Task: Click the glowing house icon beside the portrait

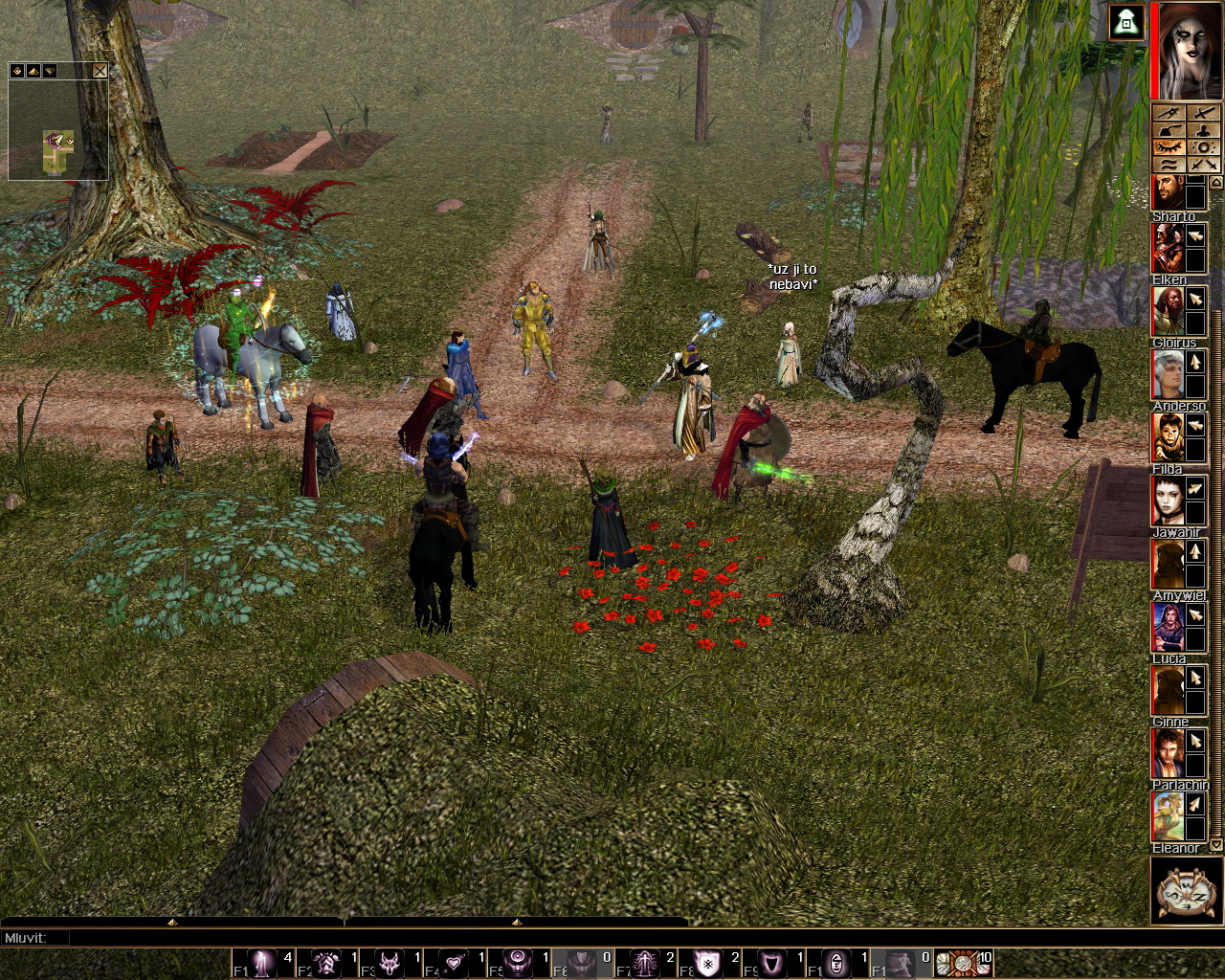Action: click(x=1127, y=23)
